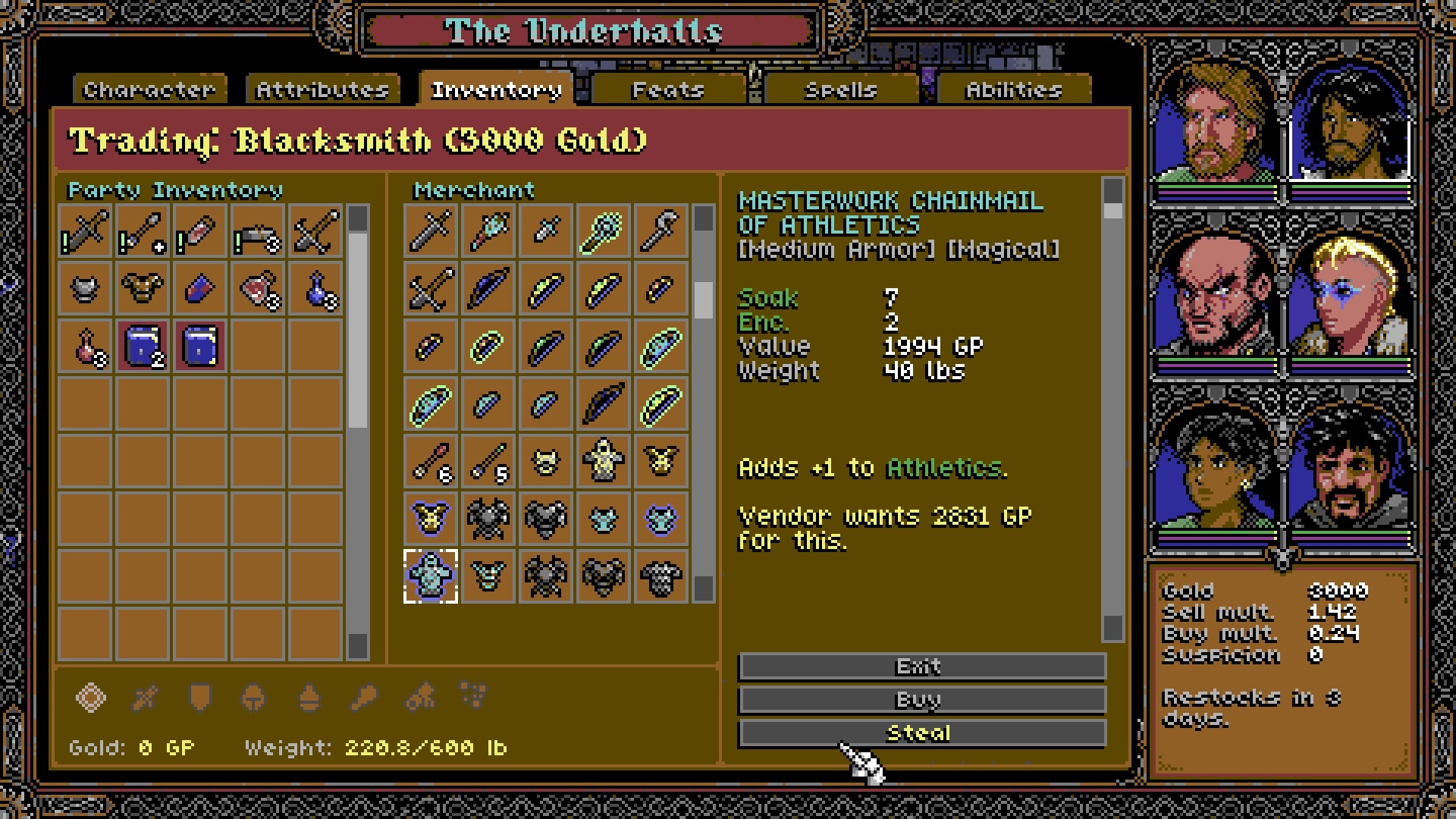Click the helmet filter icon in inventory footer

pos(253,698)
